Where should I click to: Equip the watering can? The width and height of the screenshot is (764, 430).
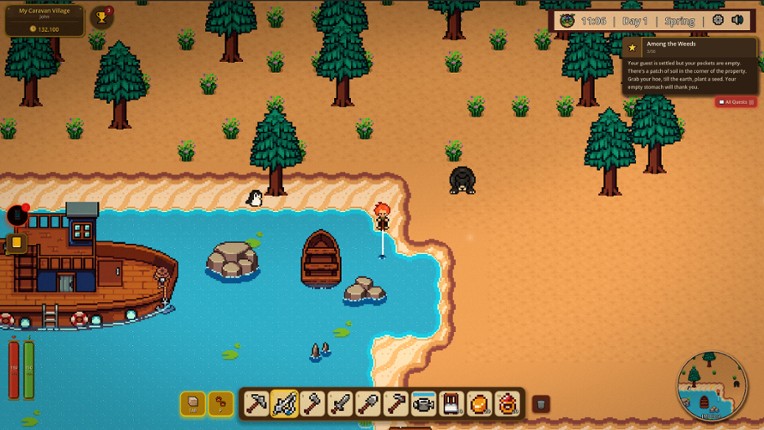(x=424, y=403)
